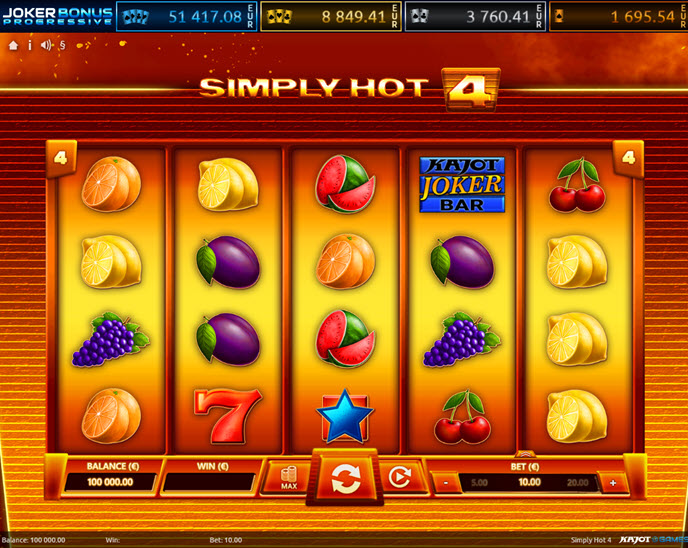The height and width of the screenshot is (548, 688).
Task: Open the rules paragraph symbol icon
Action: [x=62, y=45]
